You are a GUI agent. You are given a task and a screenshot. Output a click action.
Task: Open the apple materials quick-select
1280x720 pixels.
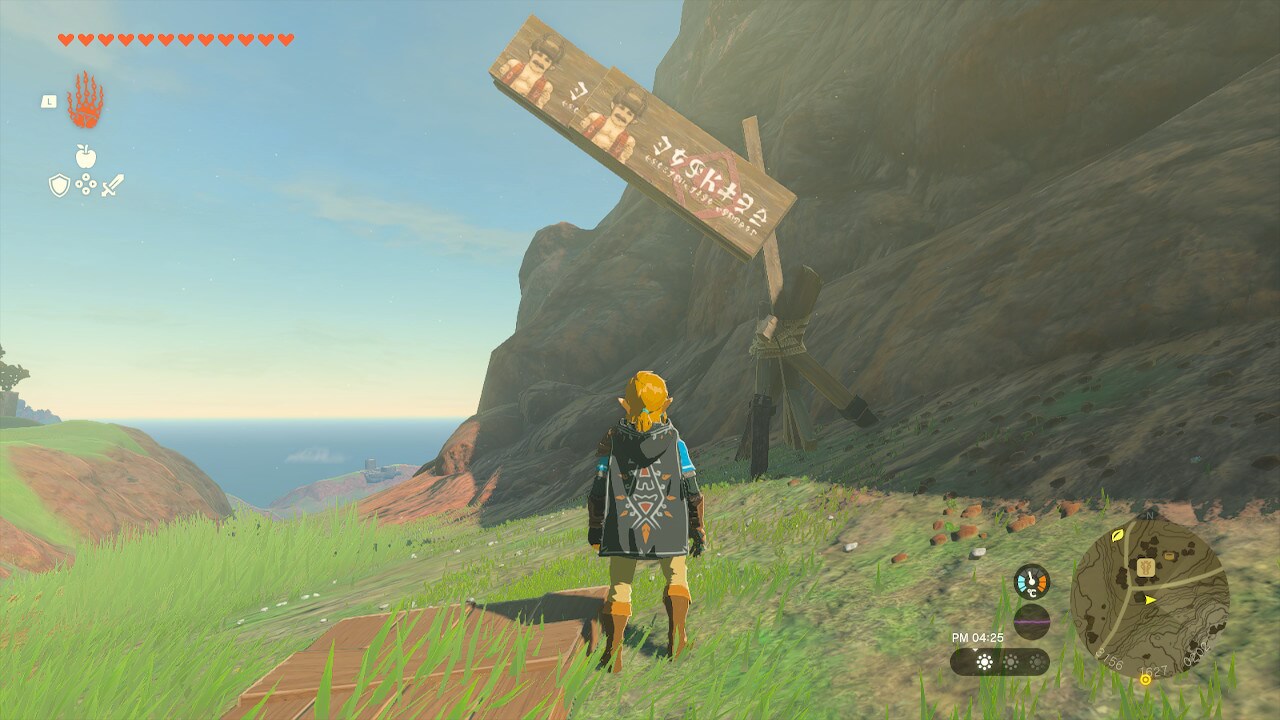(x=86, y=156)
